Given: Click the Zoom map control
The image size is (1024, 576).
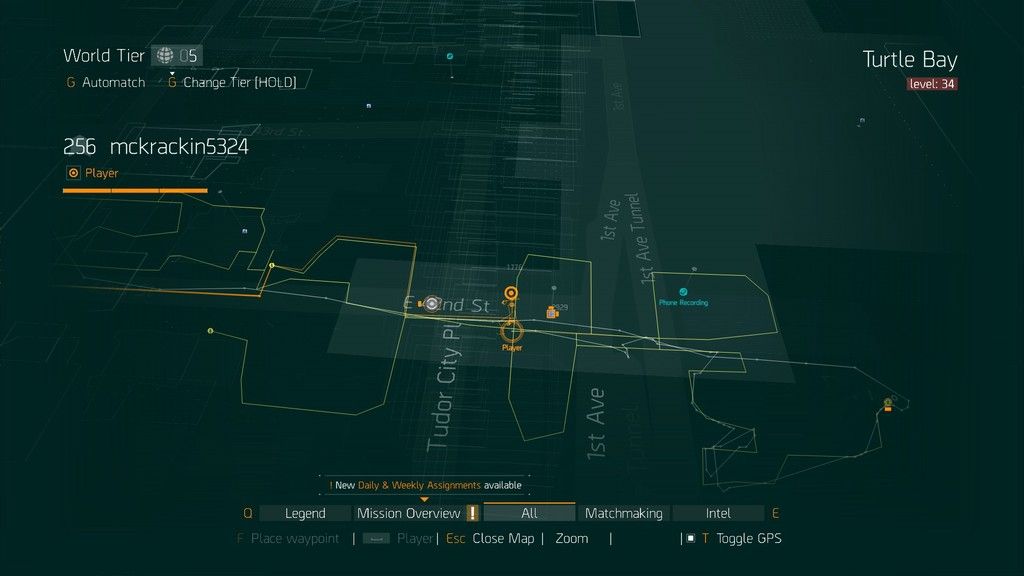Looking at the screenshot, I should click(x=572, y=538).
